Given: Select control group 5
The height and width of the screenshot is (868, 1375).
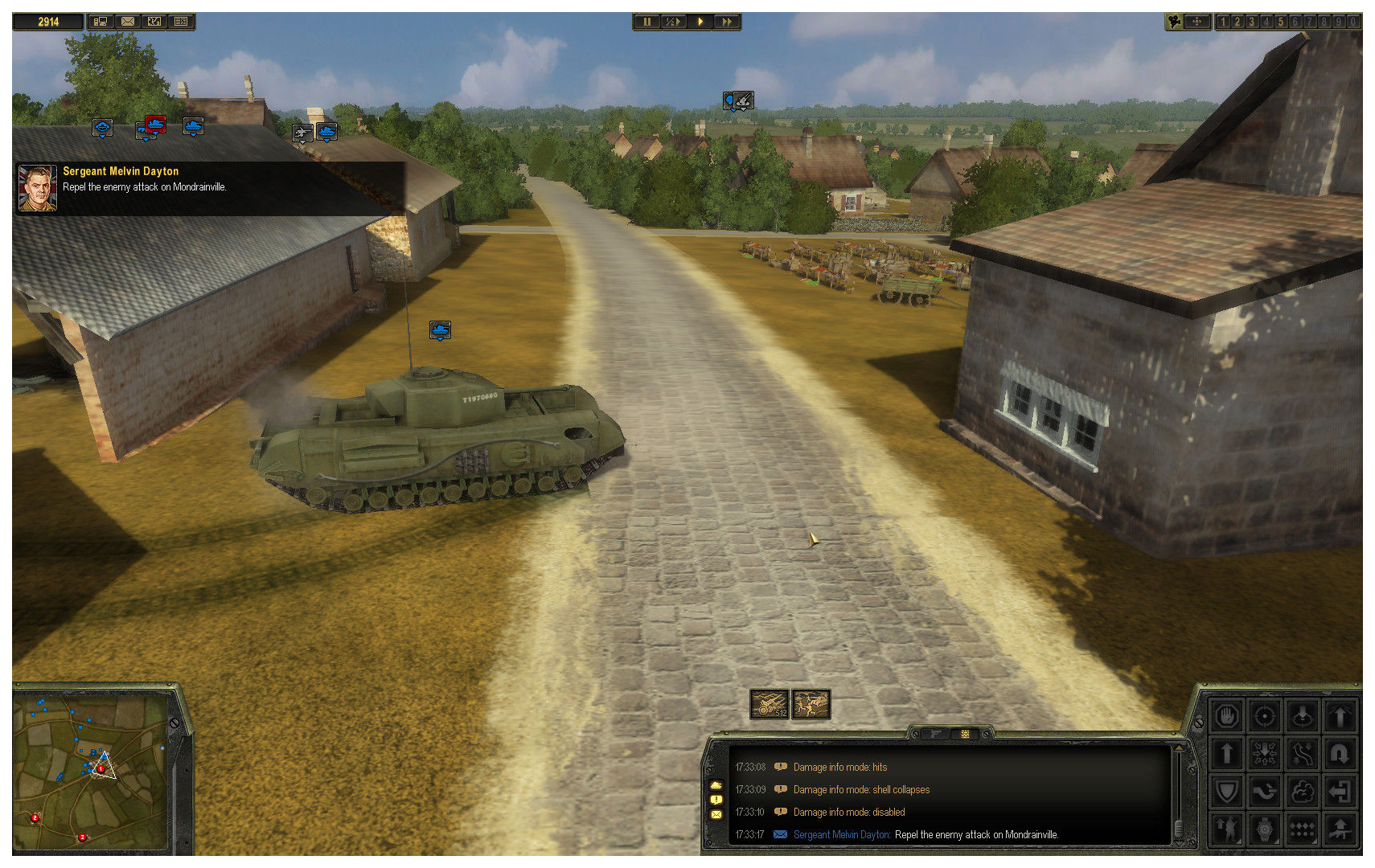Looking at the screenshot, I should click(x=1281, y=22).
